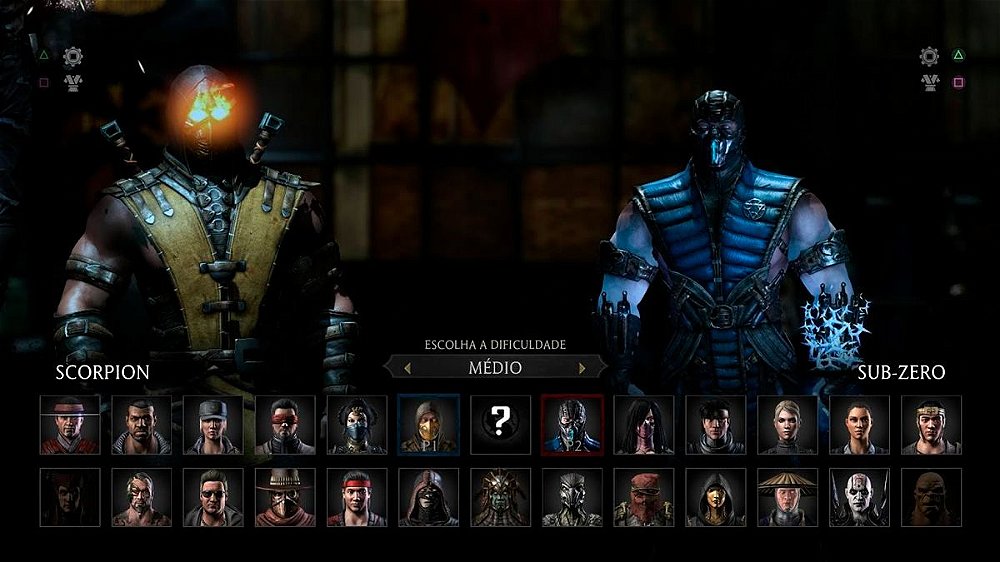Select blindfolded Kenshi portrait
The width and height of the screenshot is (1000, 562).
tap(285, 425)
